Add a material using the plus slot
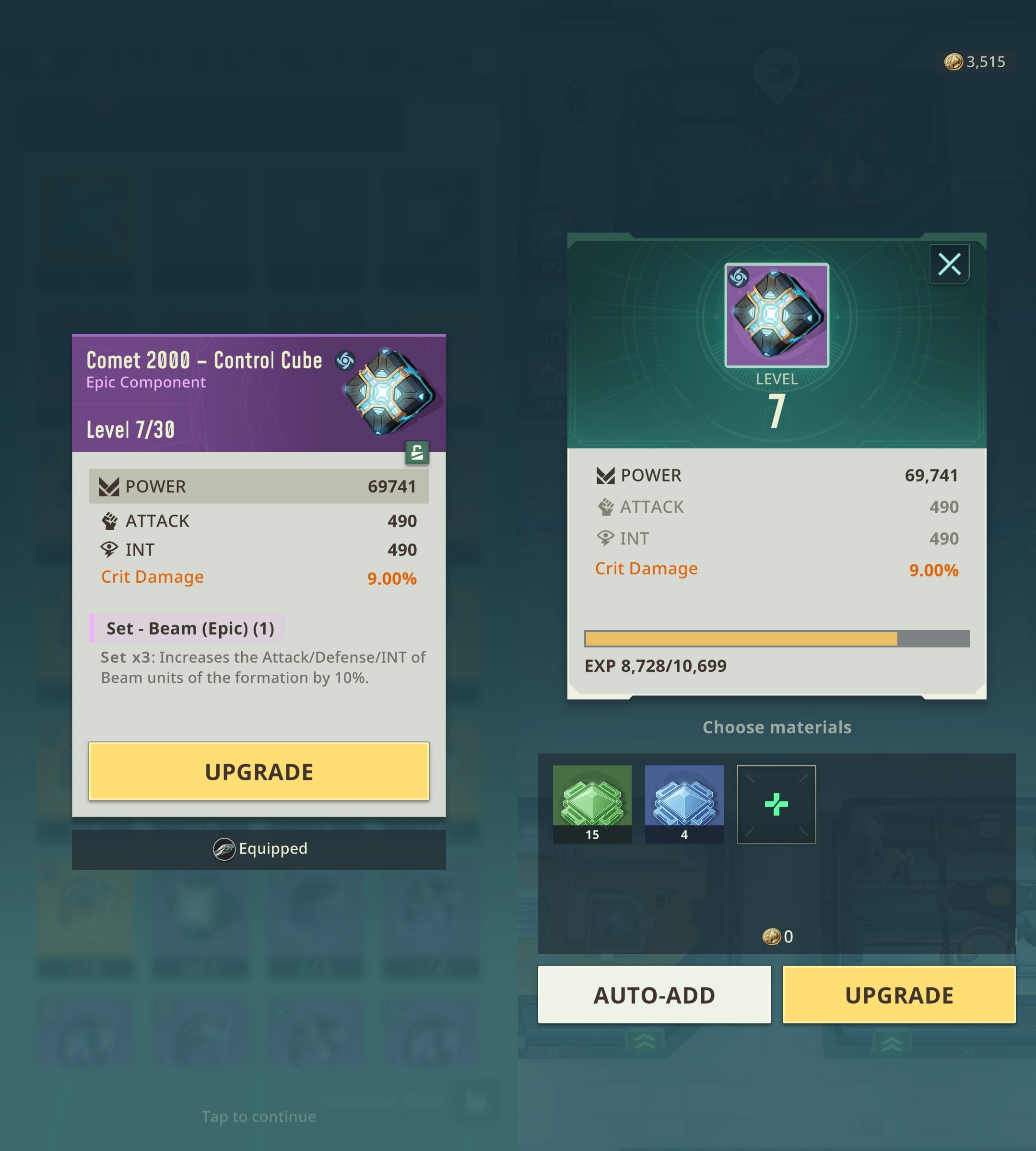This screenshot has height=1151, width=1036. coord(776,804)
